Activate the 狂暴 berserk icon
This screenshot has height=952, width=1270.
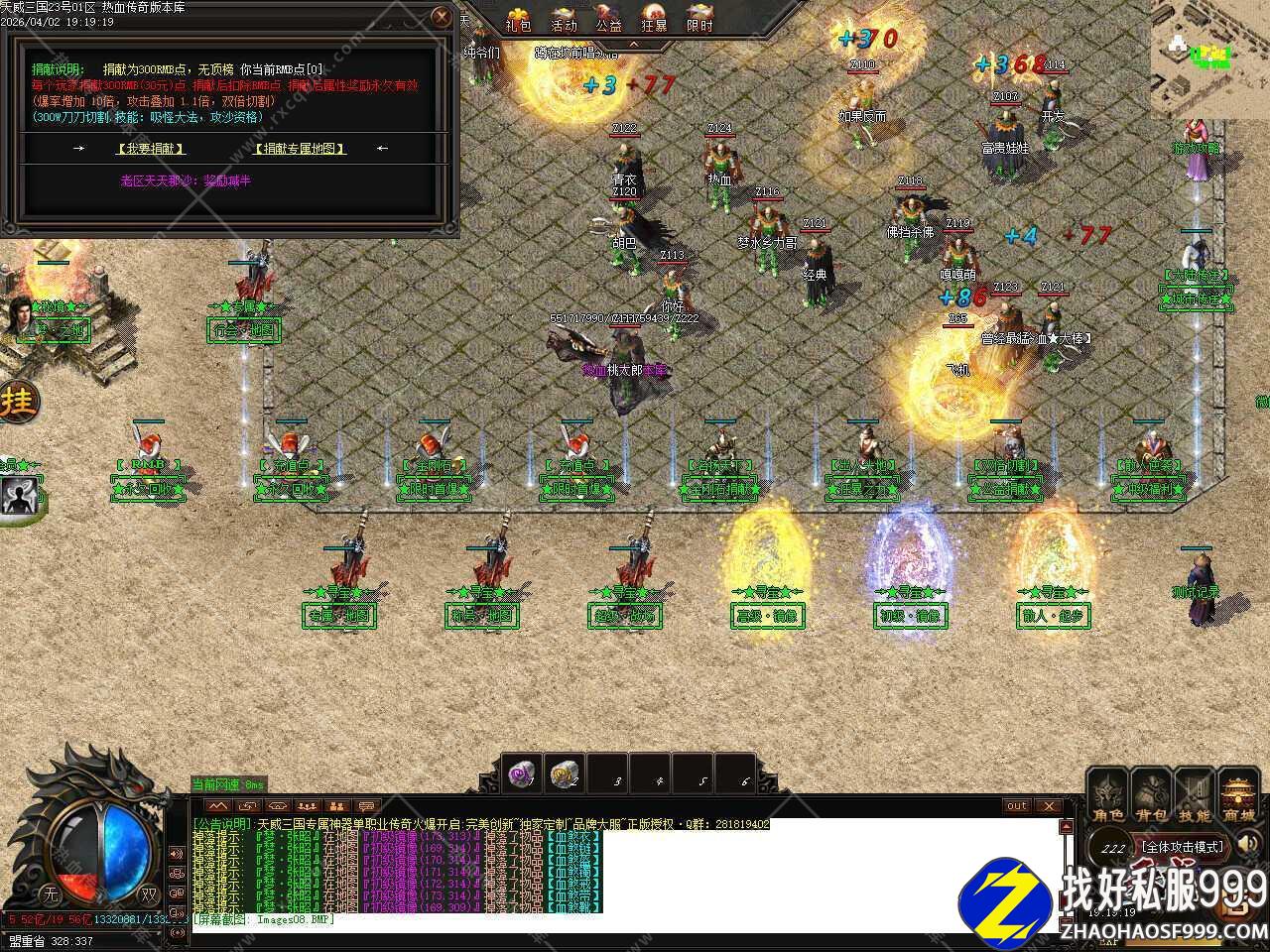click(654, 18)
